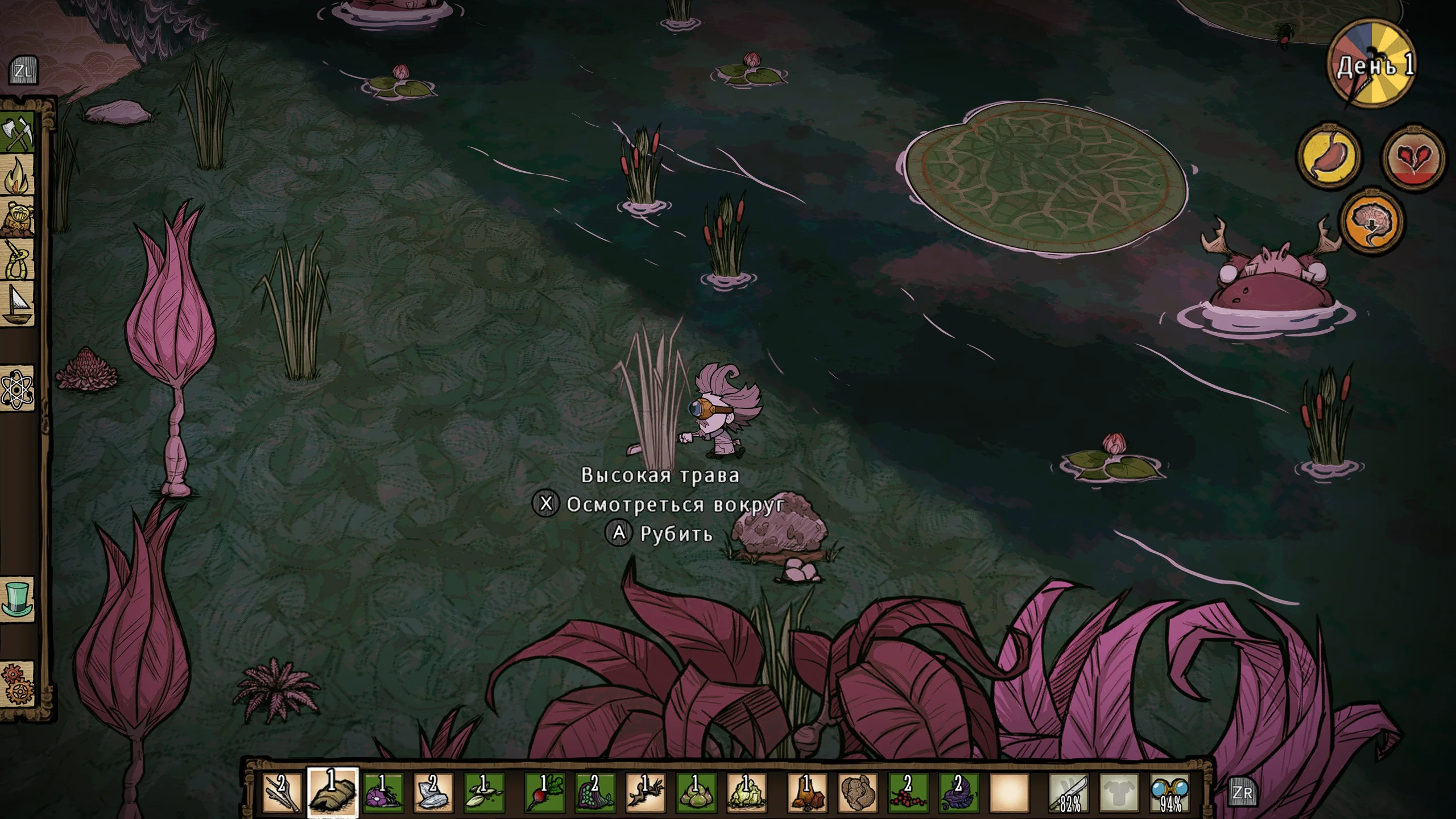Viewport: 1456px width, 819px height.
Task: Open the Dress crafting tab with green top hat
Action: (x=18, y=599)
